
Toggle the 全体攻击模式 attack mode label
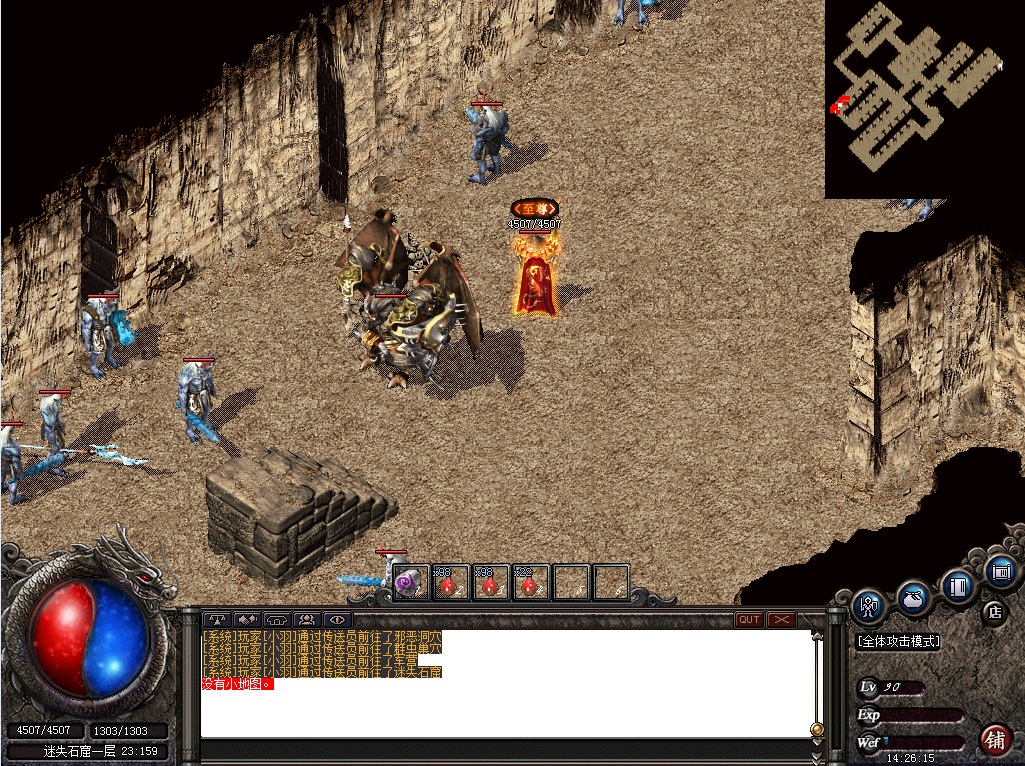[x=898, y=641]
